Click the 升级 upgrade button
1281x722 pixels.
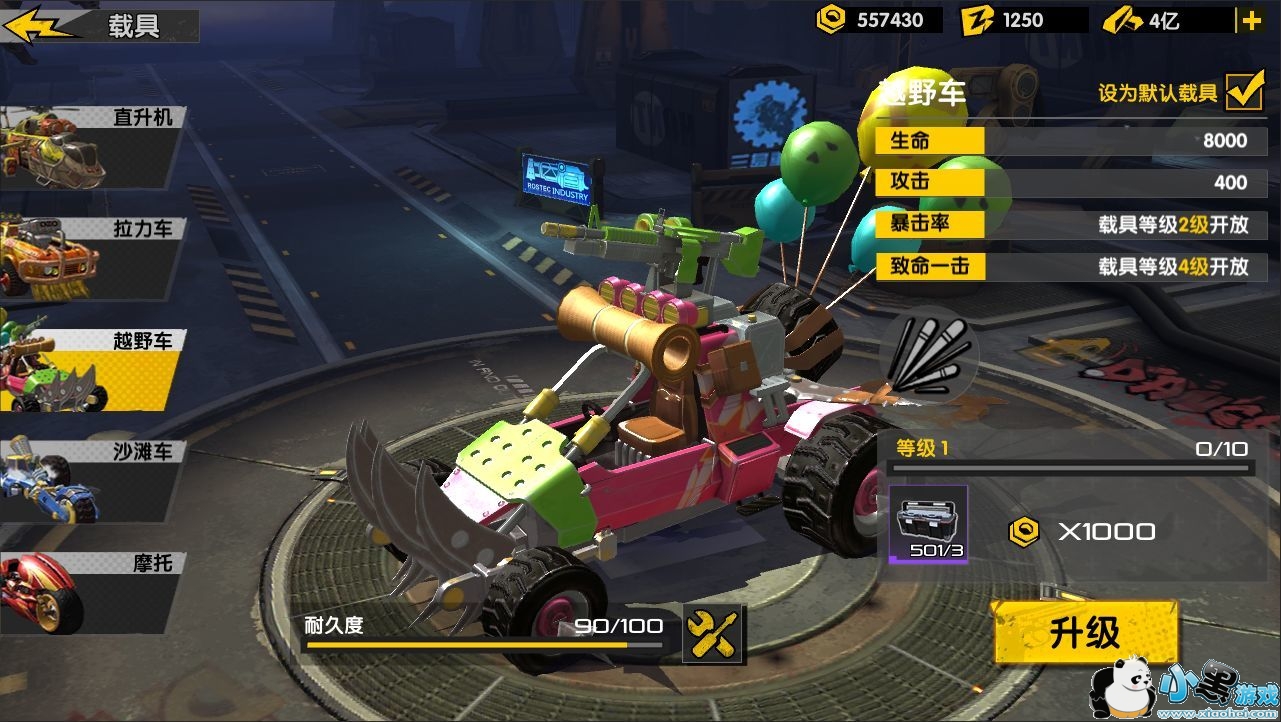(x=1085, y=632)
